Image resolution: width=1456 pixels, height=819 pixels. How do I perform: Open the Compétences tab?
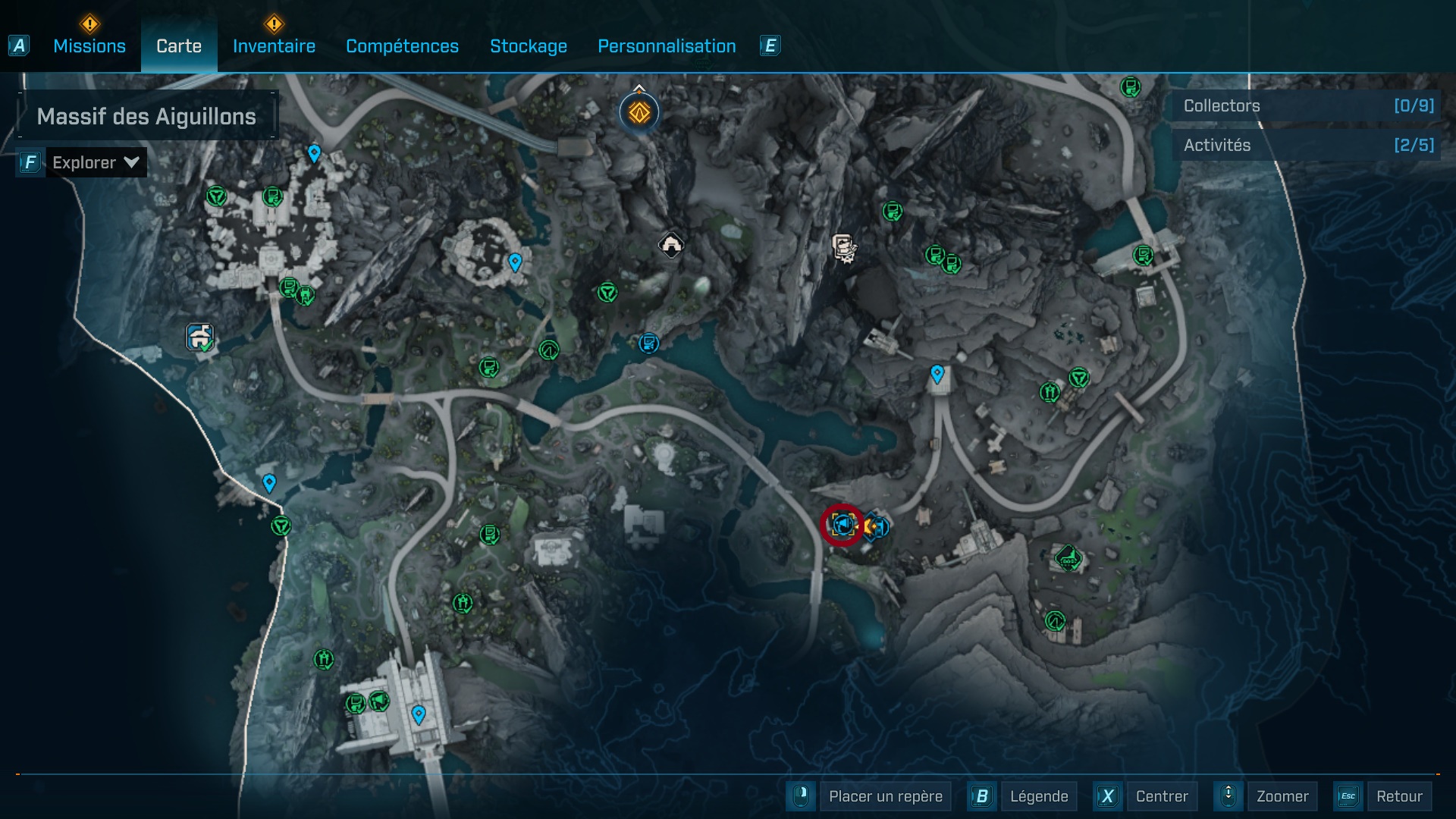(402, 46)
